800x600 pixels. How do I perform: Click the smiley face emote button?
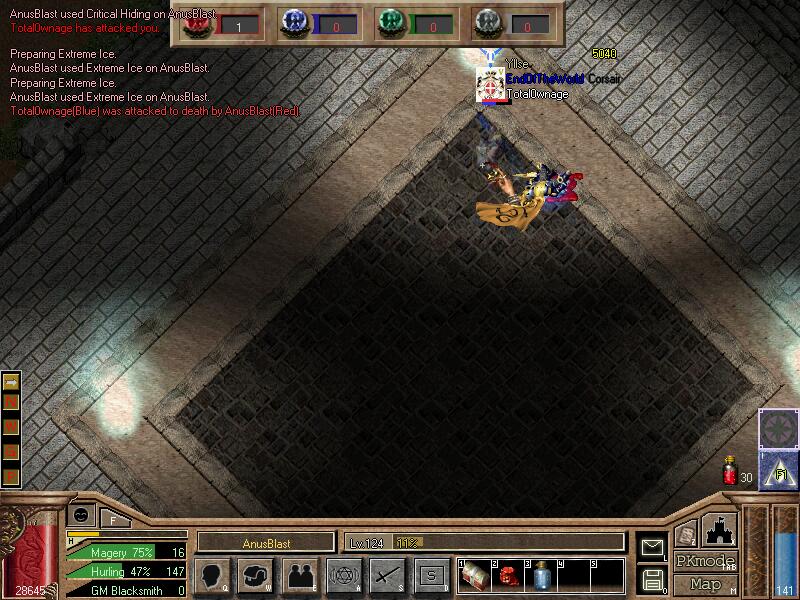pyautogui.click(x=80, y=514)
